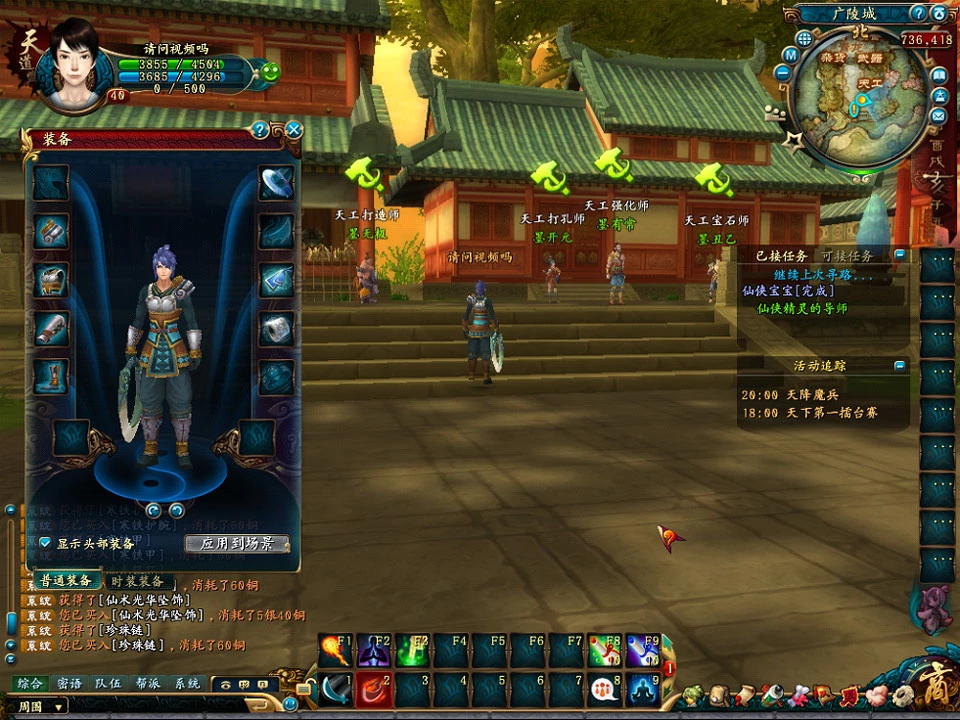Switch chat to the 密语 tab

tap(69, 684)
